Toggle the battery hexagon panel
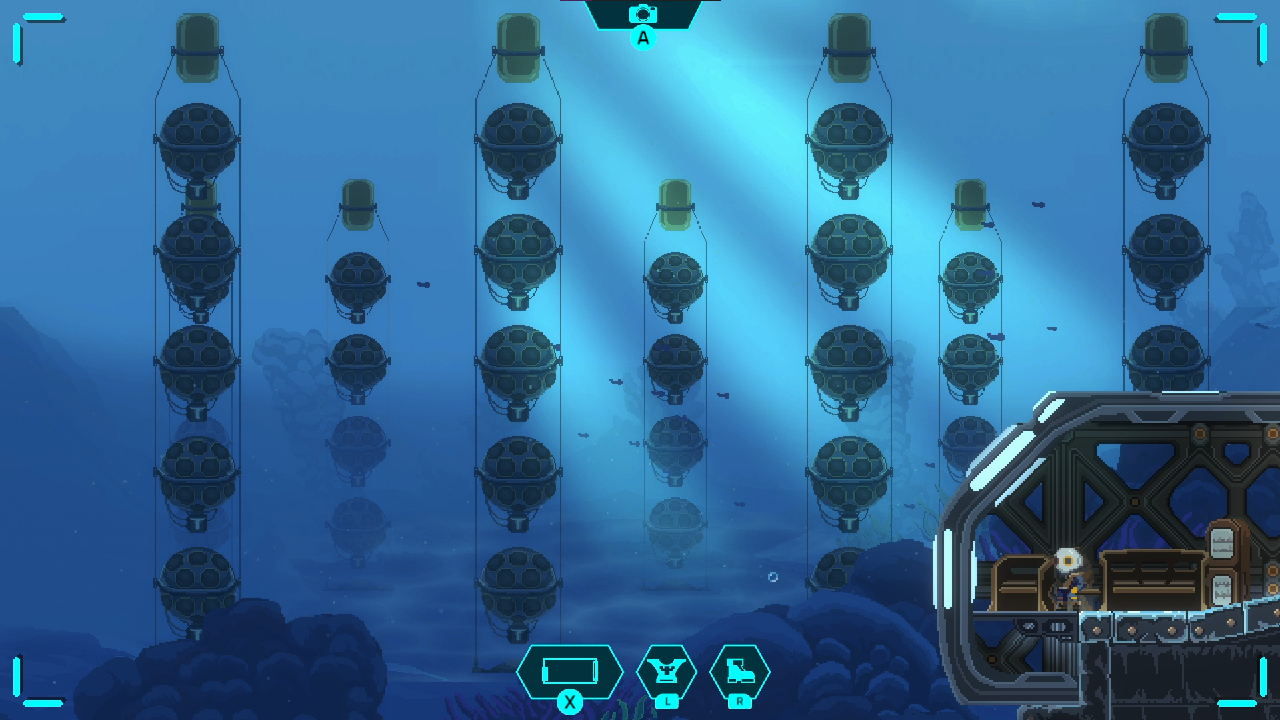 [570, 670]
